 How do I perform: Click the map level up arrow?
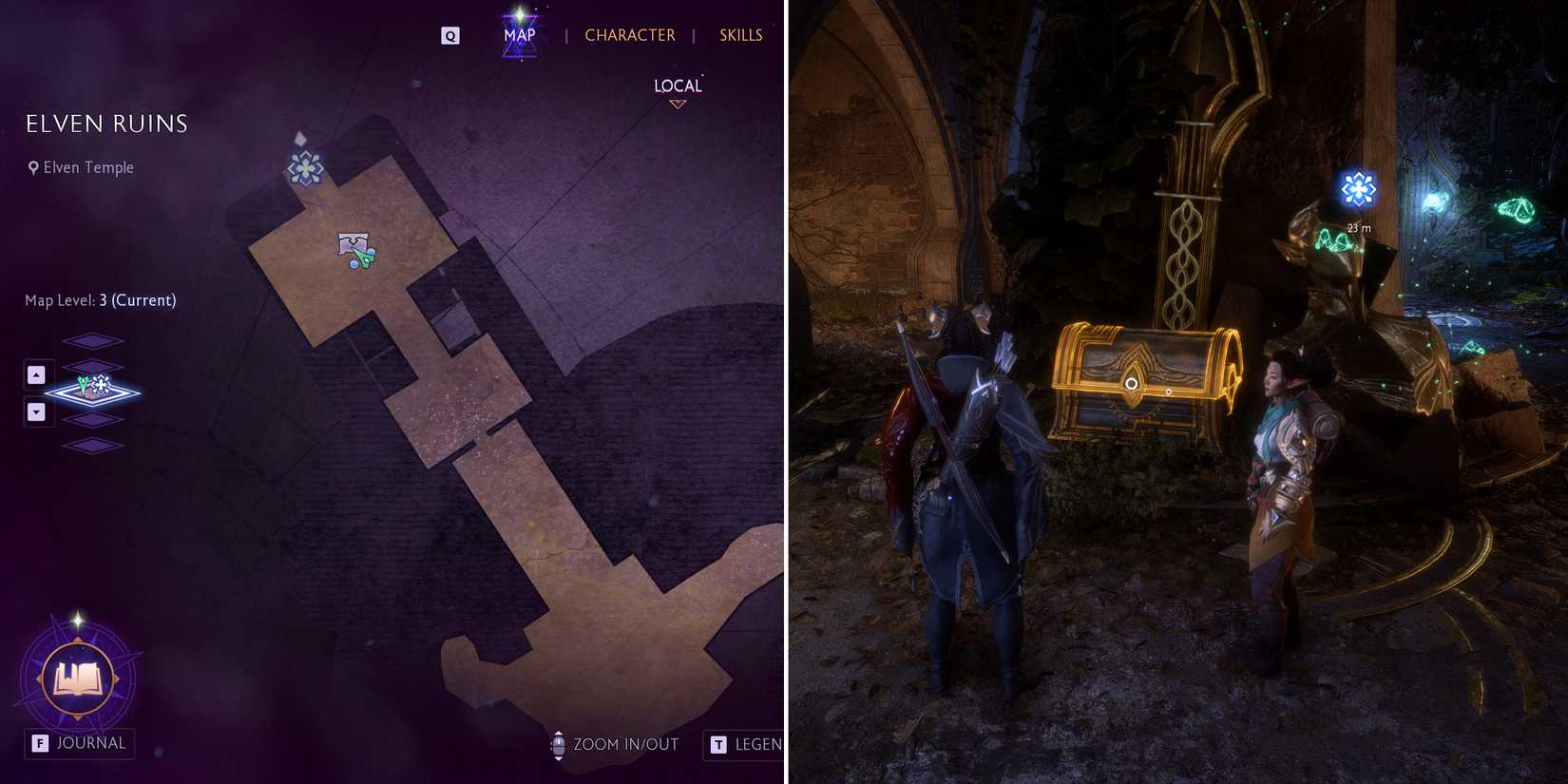point(37,373)
